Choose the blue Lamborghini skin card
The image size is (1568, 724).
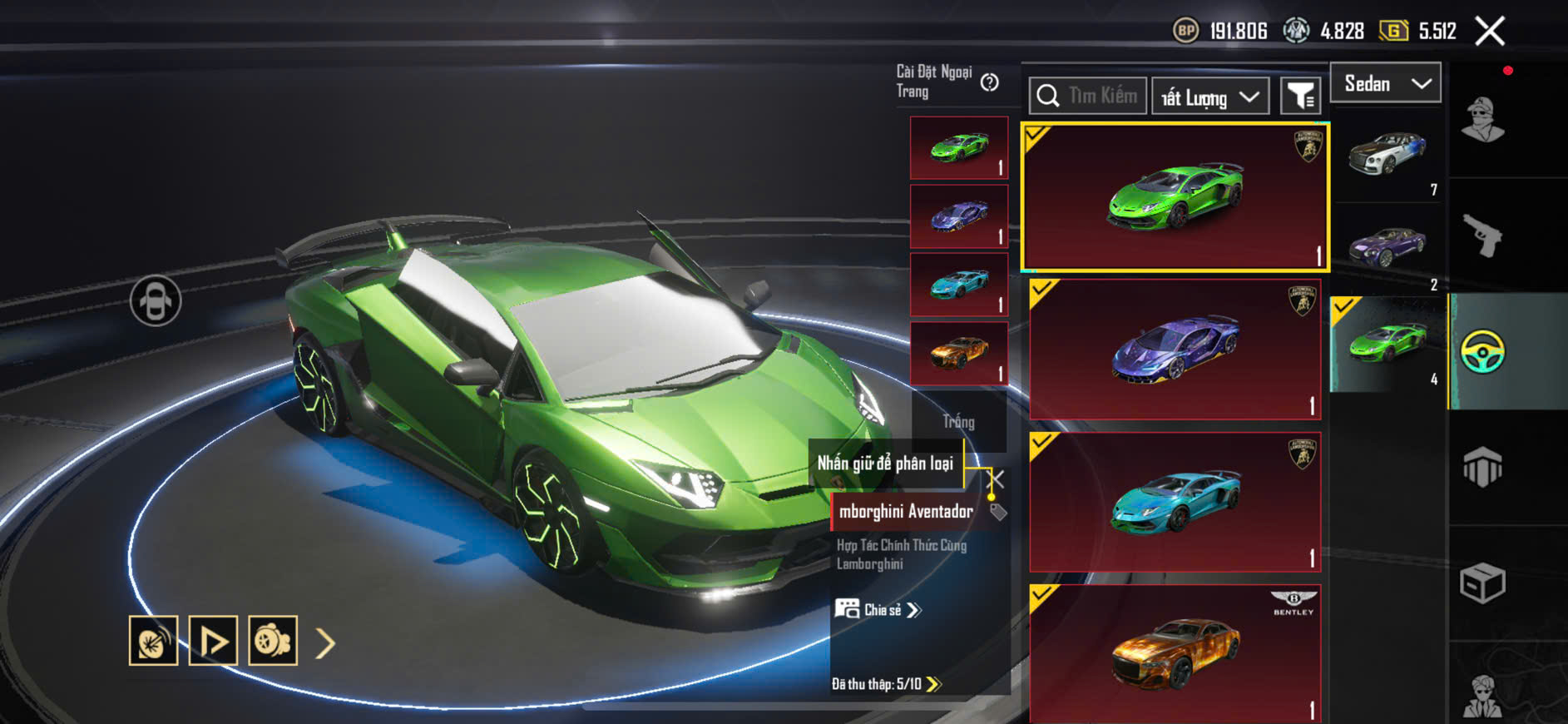[x=1175, y=501]
